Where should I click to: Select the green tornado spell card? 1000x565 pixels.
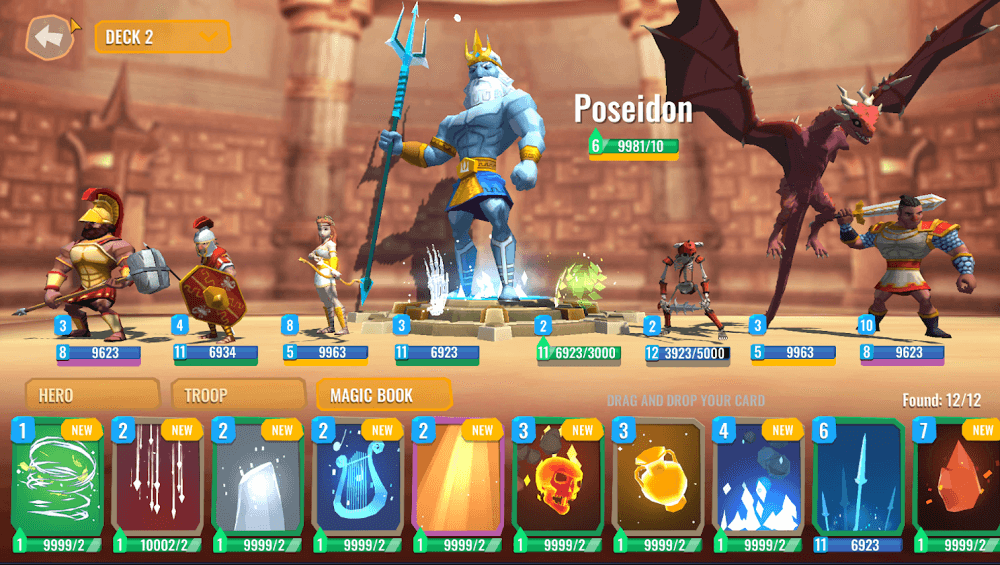tap(57, 485)
